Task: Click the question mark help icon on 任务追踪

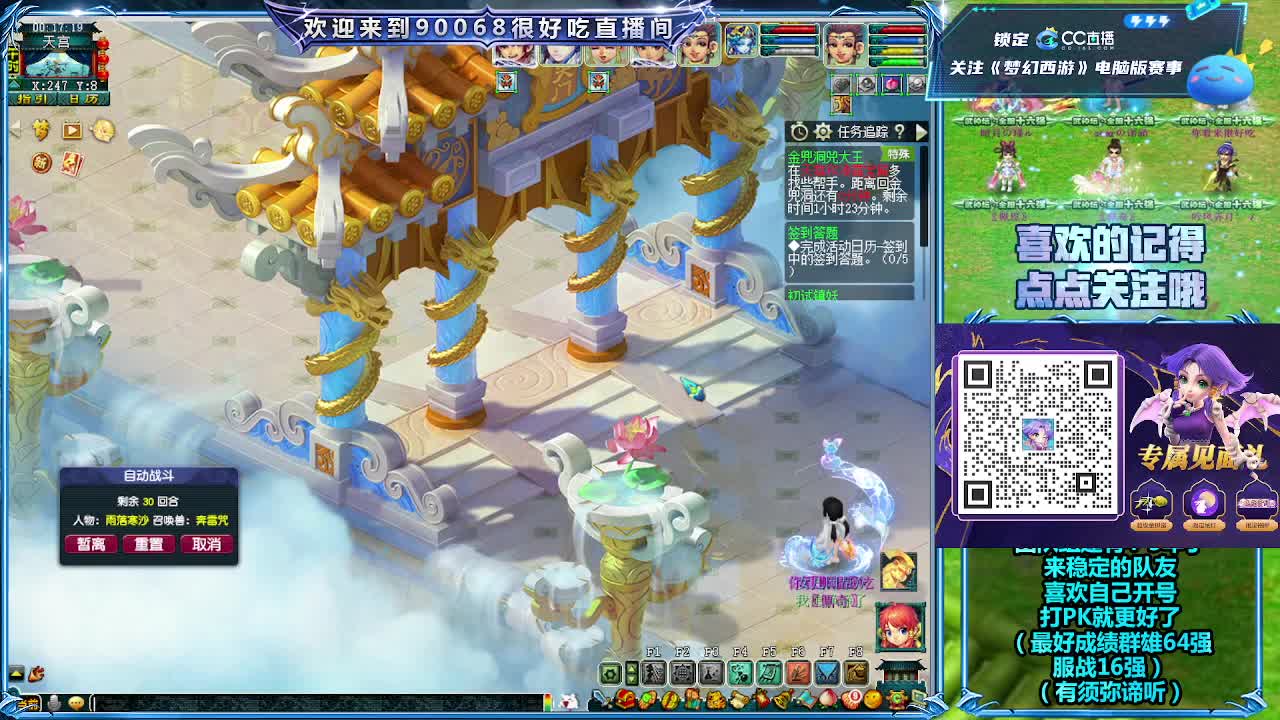Action: (x=899, y=132)
